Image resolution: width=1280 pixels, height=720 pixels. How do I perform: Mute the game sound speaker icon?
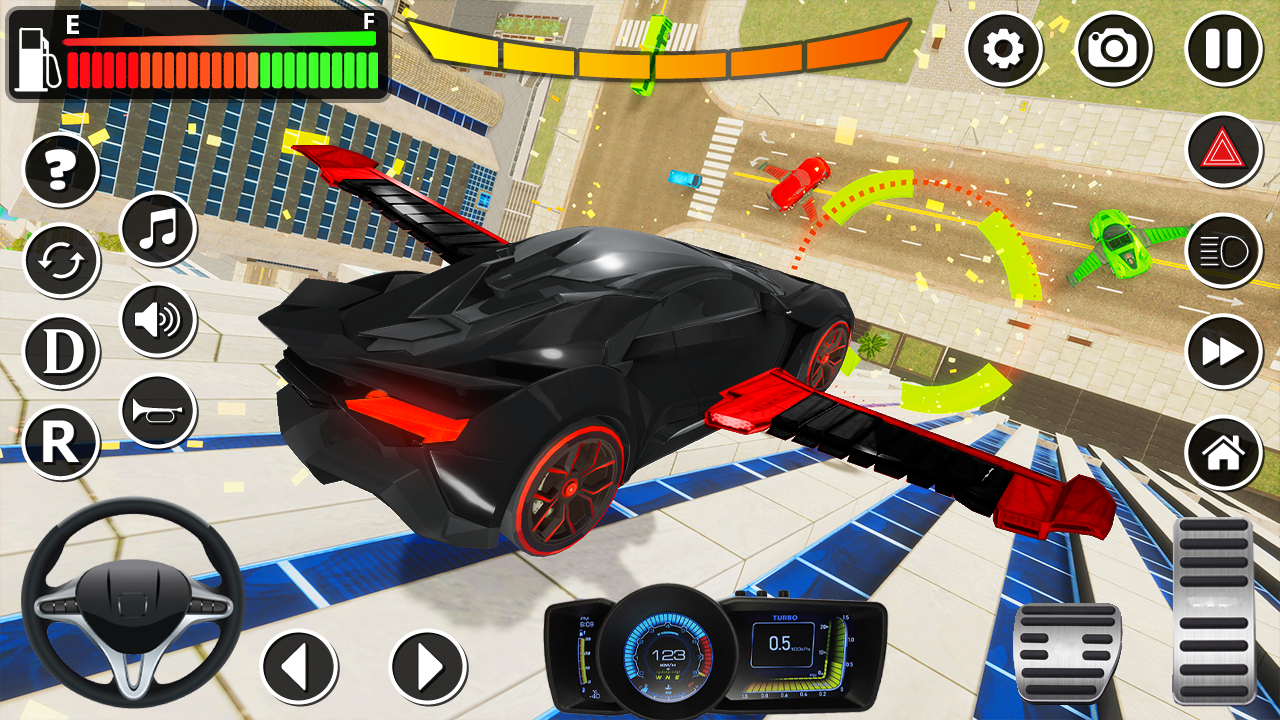coord(157,320)
